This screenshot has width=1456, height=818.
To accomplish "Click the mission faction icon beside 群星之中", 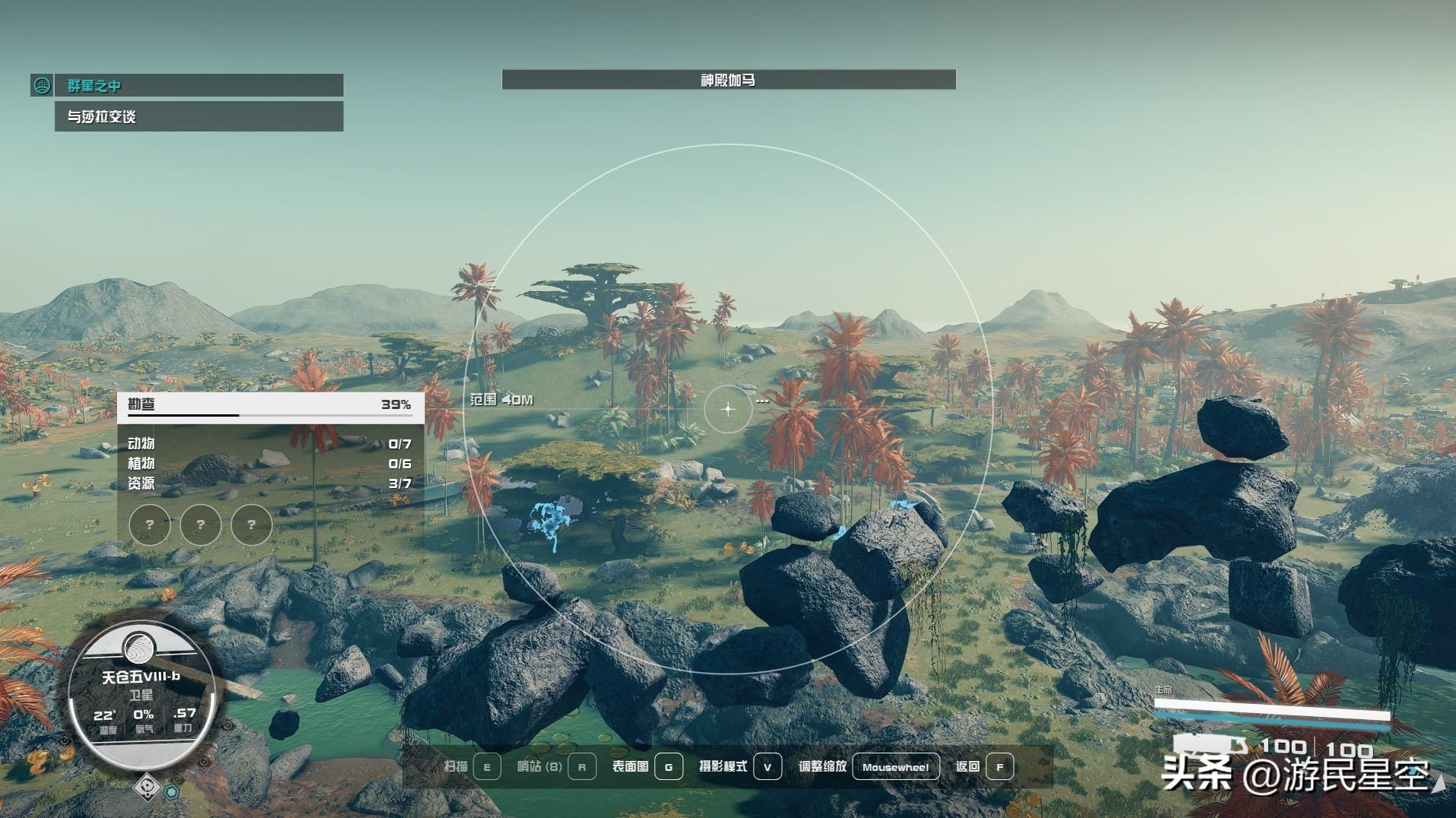I will (42, 85).
